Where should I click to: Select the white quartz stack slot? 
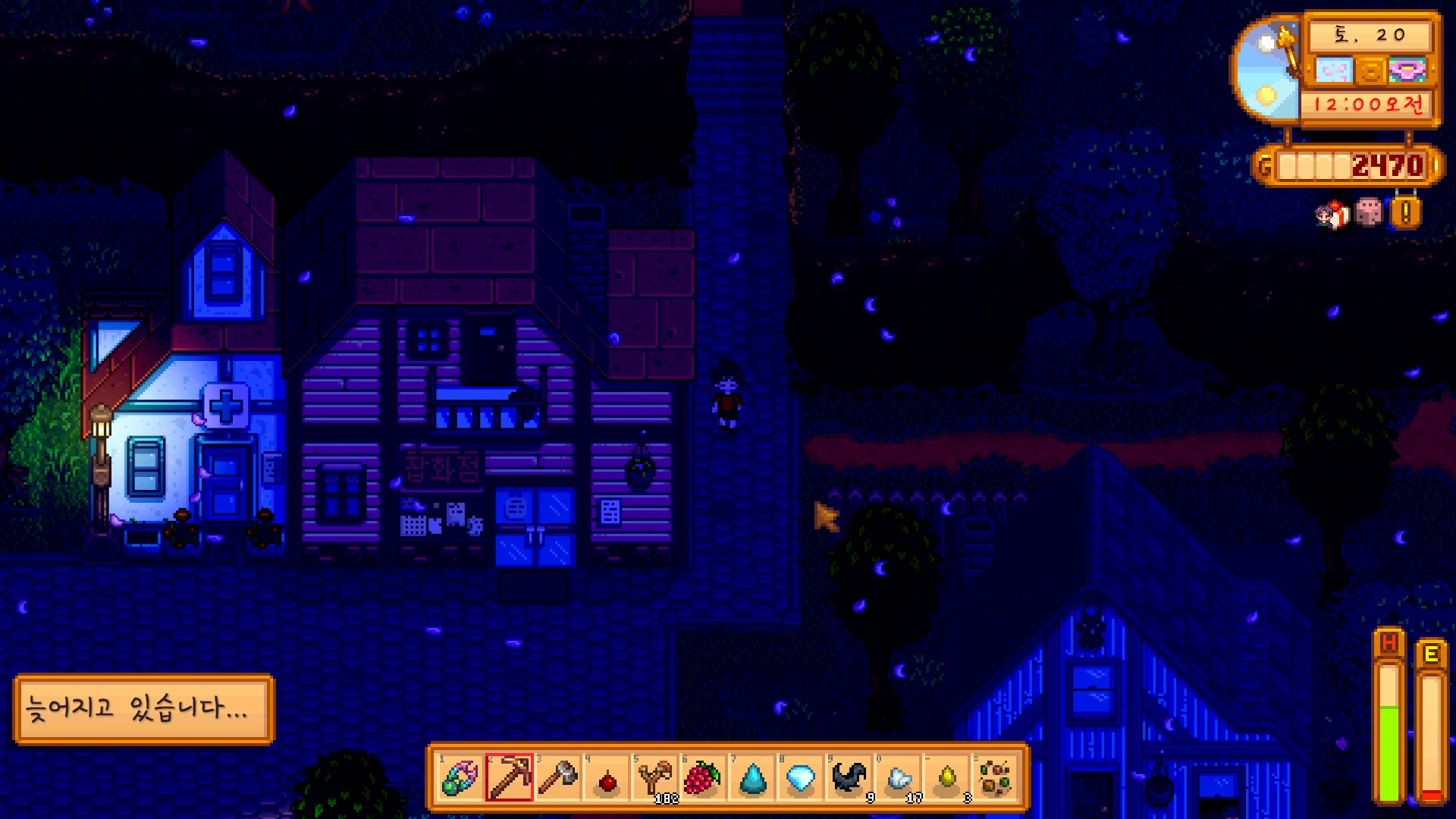point(899,778)
